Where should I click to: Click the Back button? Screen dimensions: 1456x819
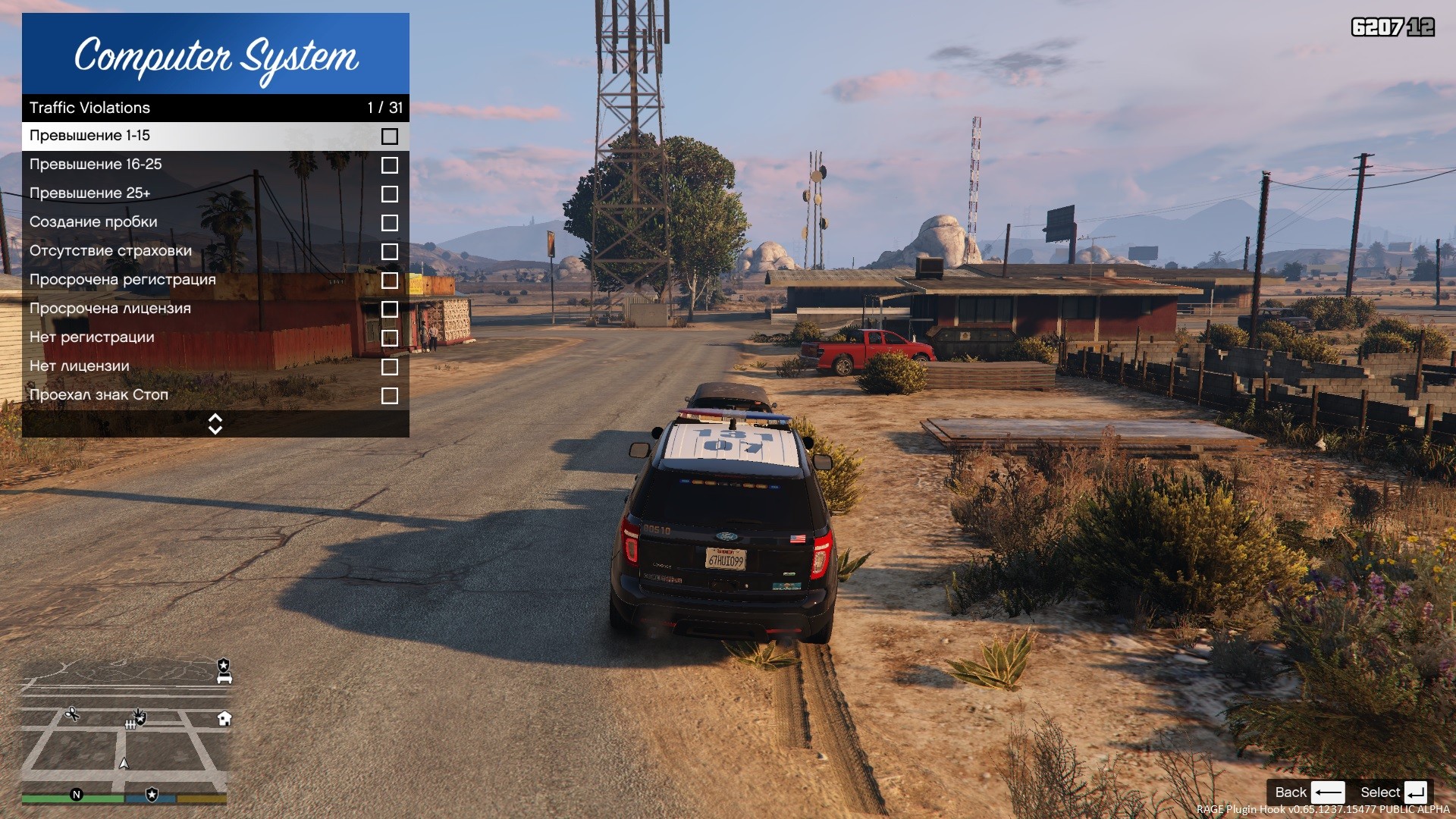(1308, 792)
